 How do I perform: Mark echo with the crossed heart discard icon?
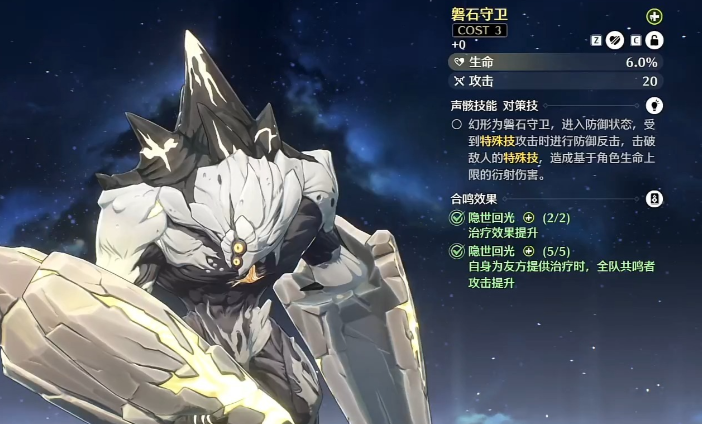(615, 41)
